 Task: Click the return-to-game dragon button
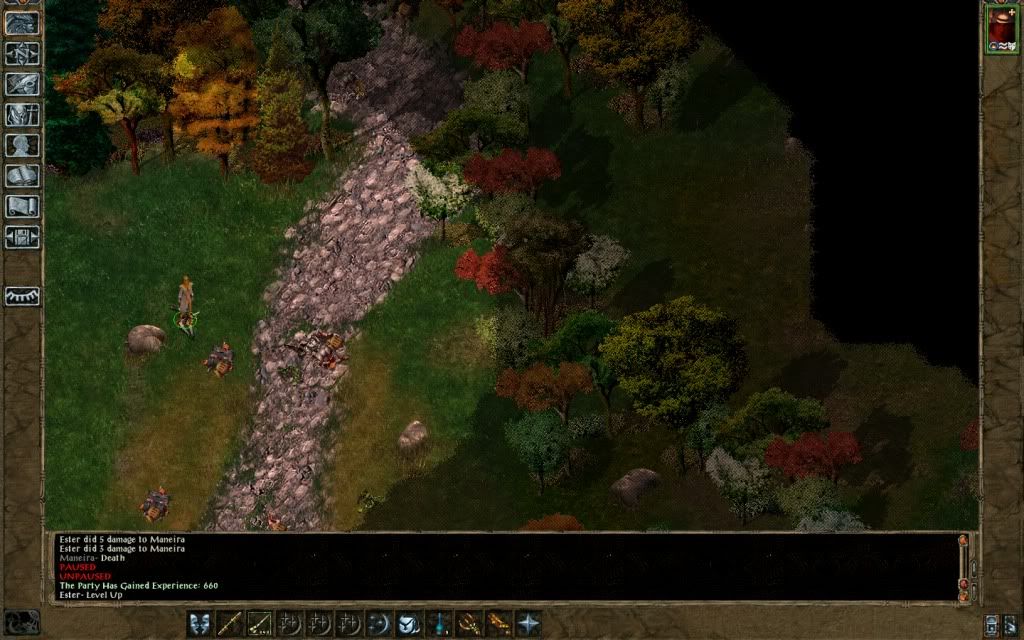tap(22, 22)
